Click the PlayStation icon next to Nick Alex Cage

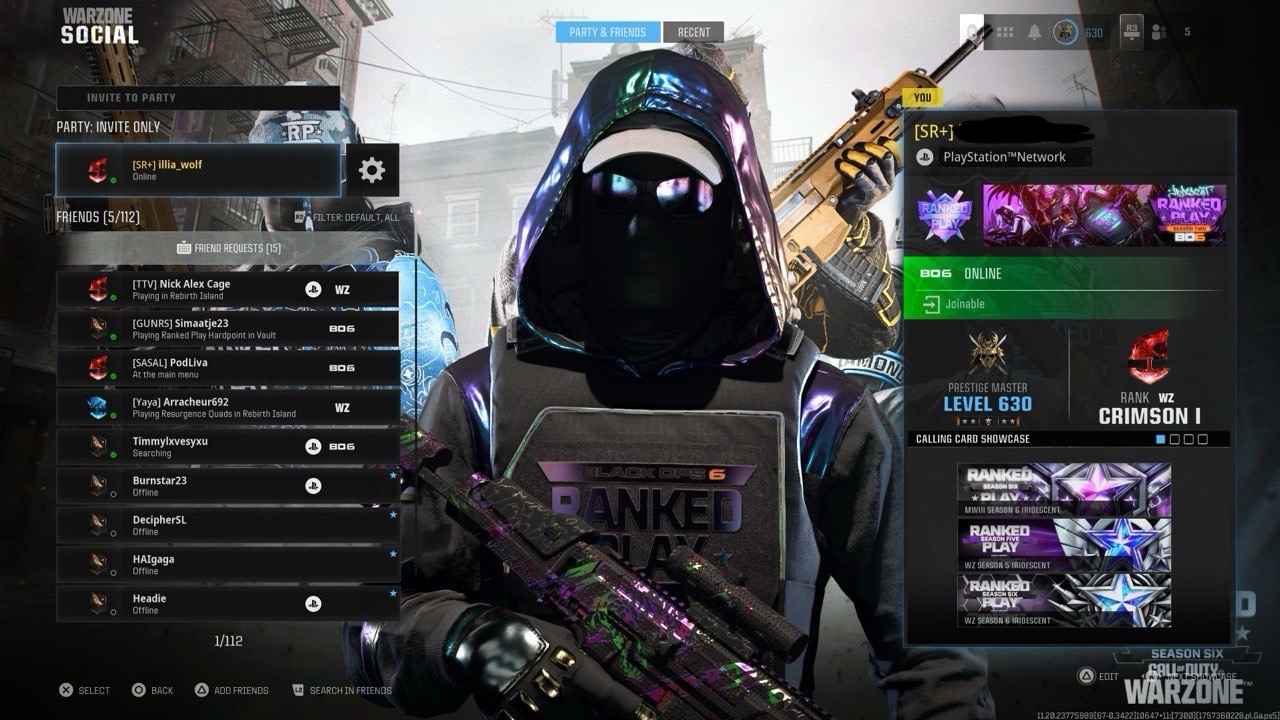(313, 288)
